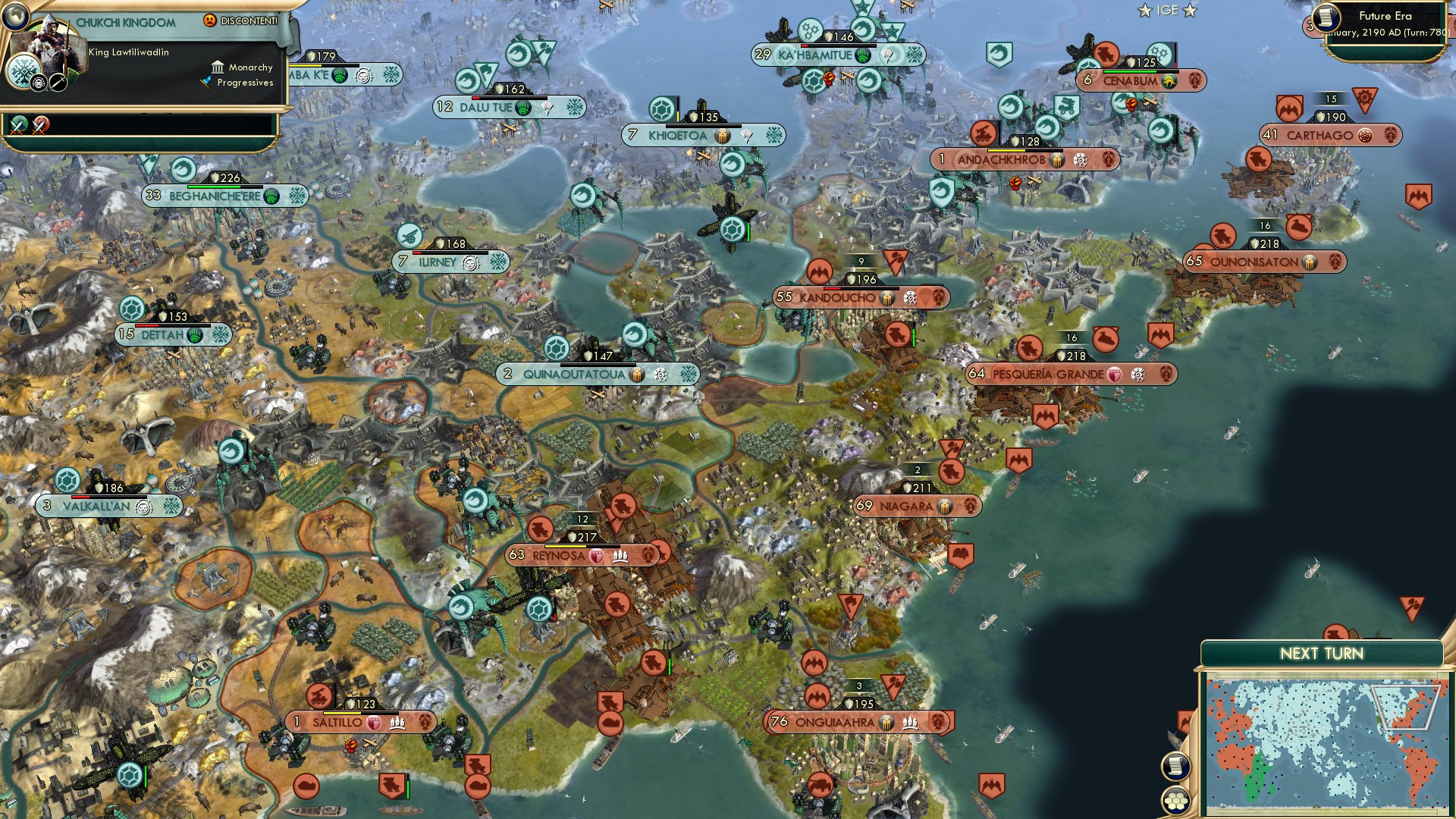This screenshot has width=1456, height=819.
Task: Toggle strategic view with the hexagon icon
Action: point(1176,799)
